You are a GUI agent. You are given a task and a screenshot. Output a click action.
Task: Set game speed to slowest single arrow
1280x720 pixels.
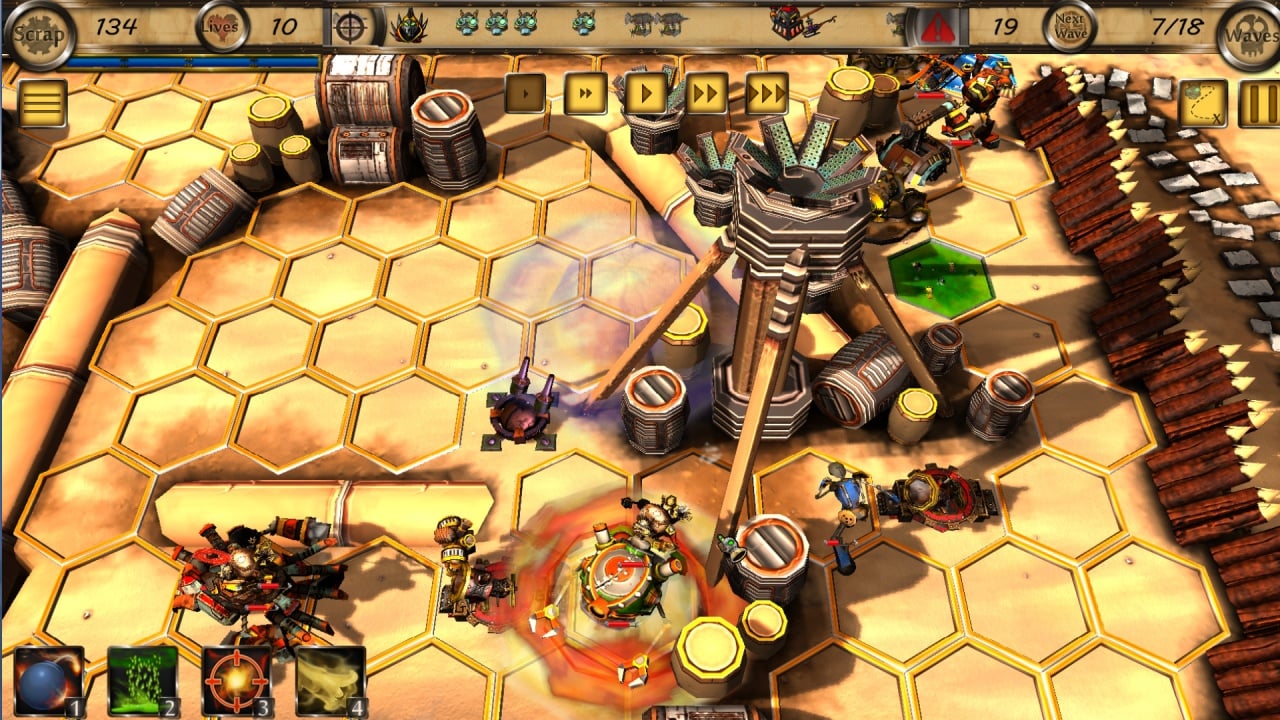coord(525,94)
